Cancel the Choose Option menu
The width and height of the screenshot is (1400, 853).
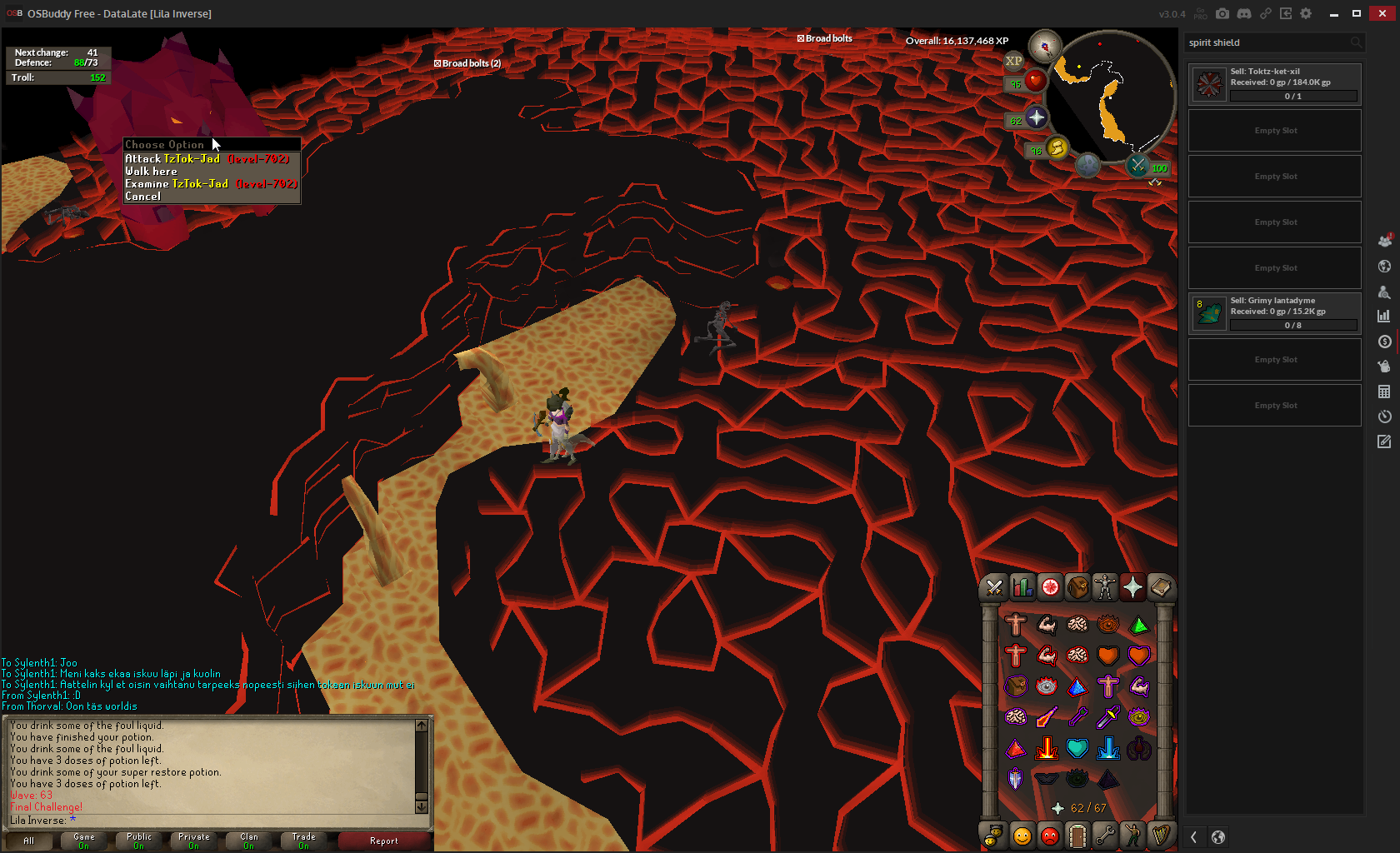coord(142,197)
